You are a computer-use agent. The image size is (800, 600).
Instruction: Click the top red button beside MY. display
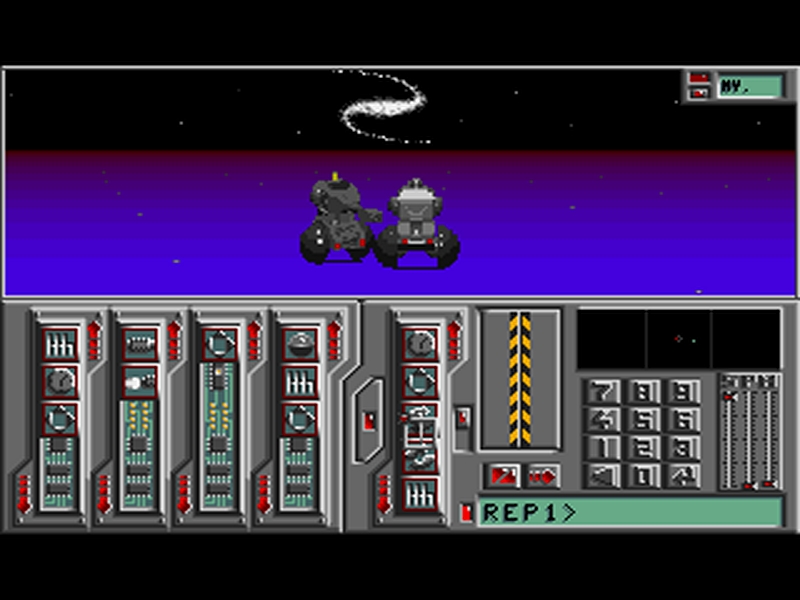[699, 78]
